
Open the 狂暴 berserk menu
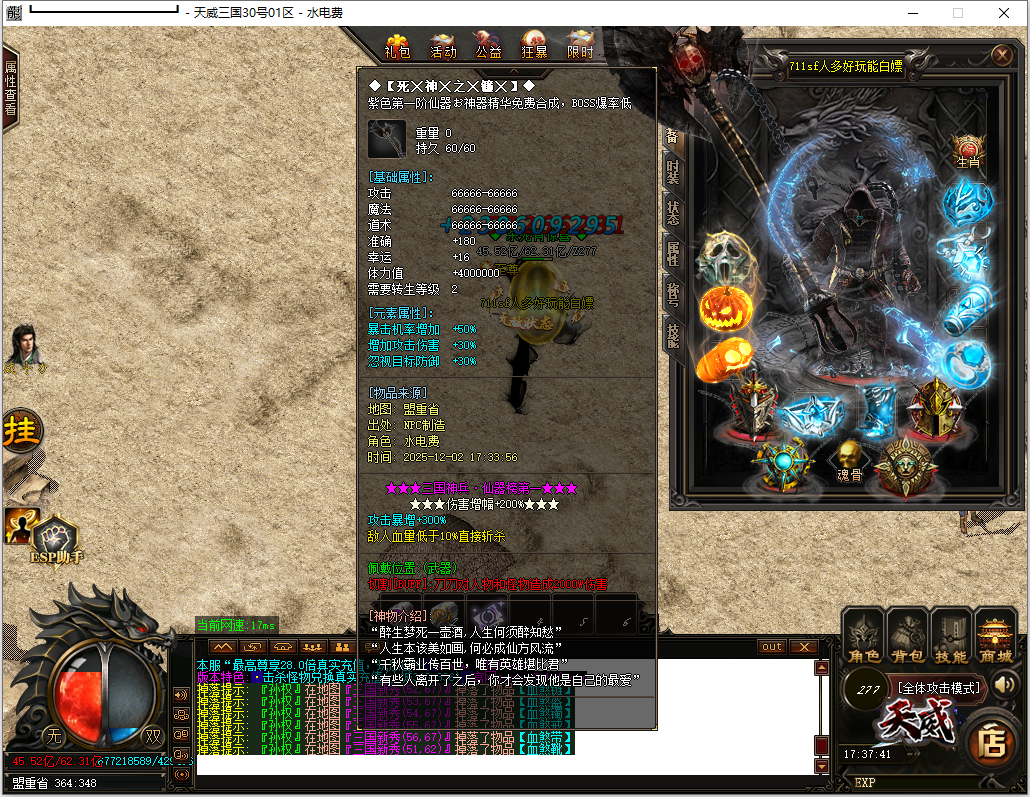click(534, 45)
